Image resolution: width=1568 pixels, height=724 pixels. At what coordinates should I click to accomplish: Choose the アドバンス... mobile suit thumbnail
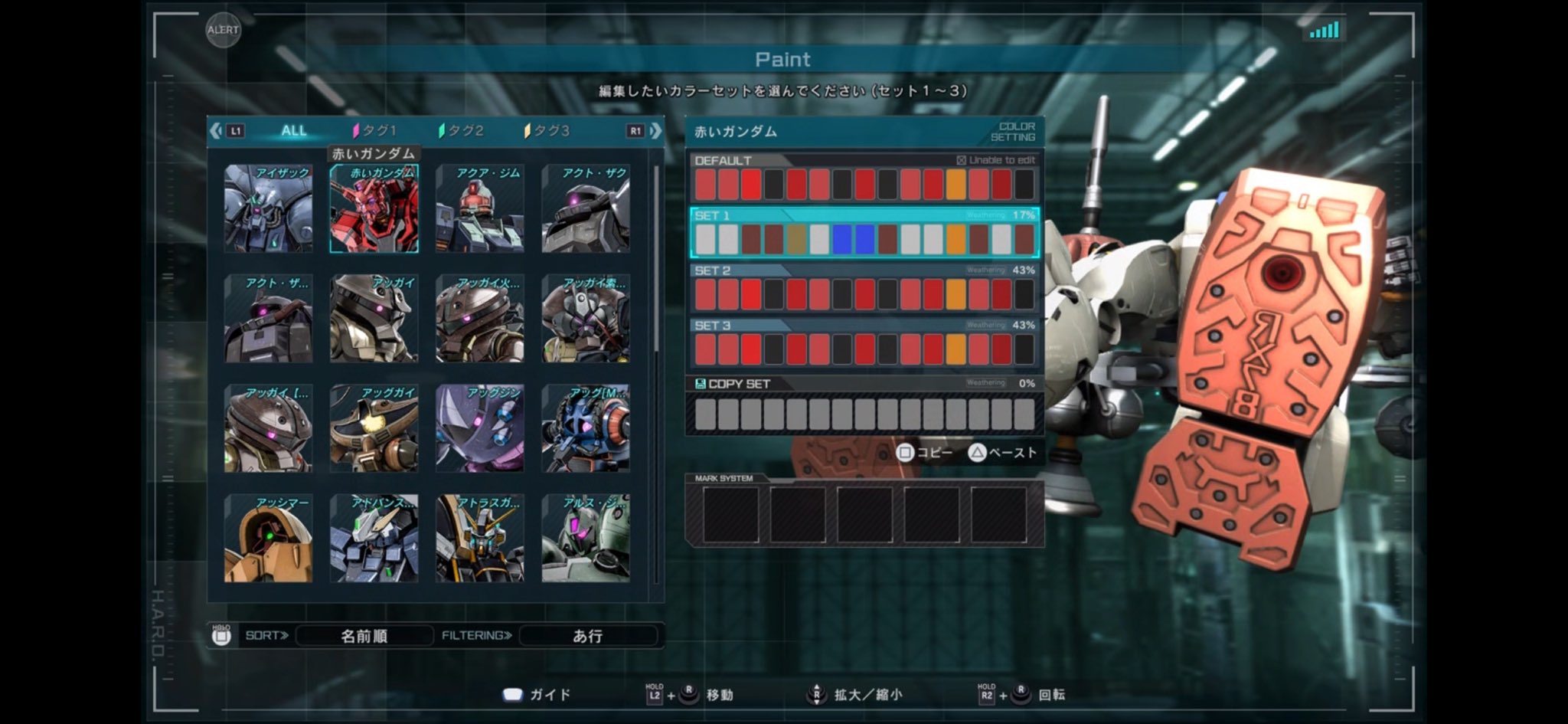click(x=374, y=538)
